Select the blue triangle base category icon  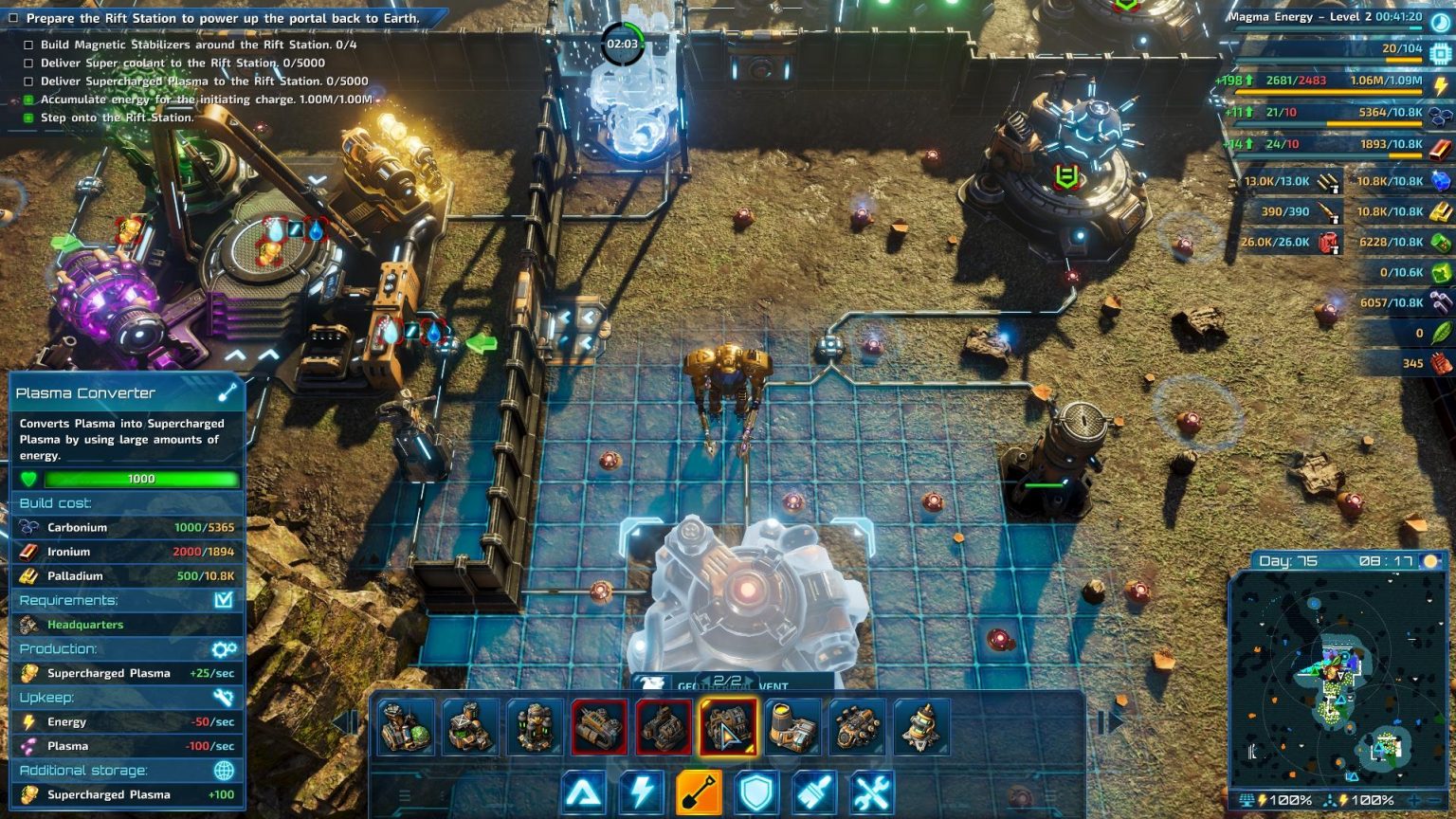pyautogui.click(x=587, y=792)
